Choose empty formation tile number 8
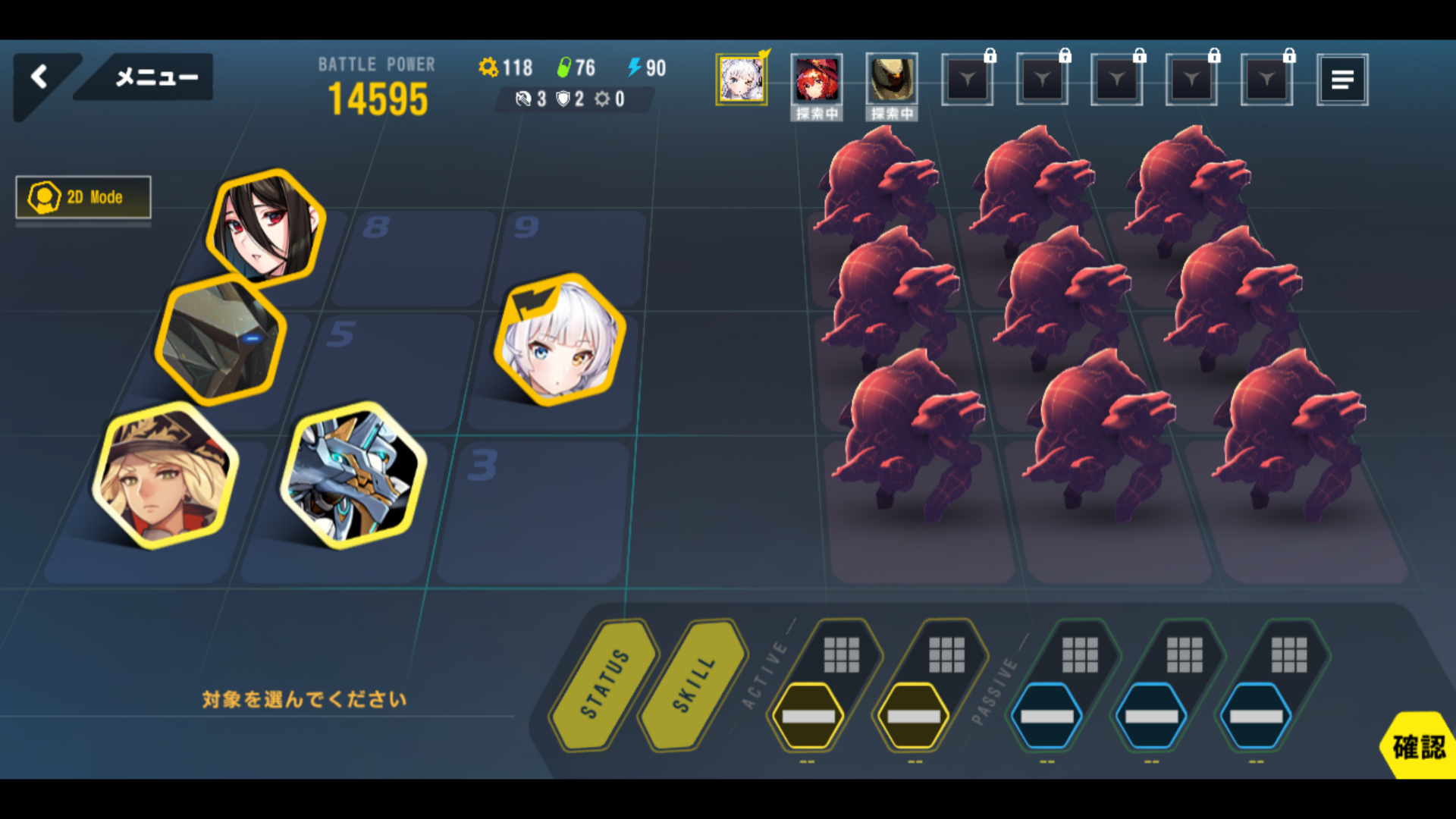This screenshot has width=1456, height=819. [413, 254]
